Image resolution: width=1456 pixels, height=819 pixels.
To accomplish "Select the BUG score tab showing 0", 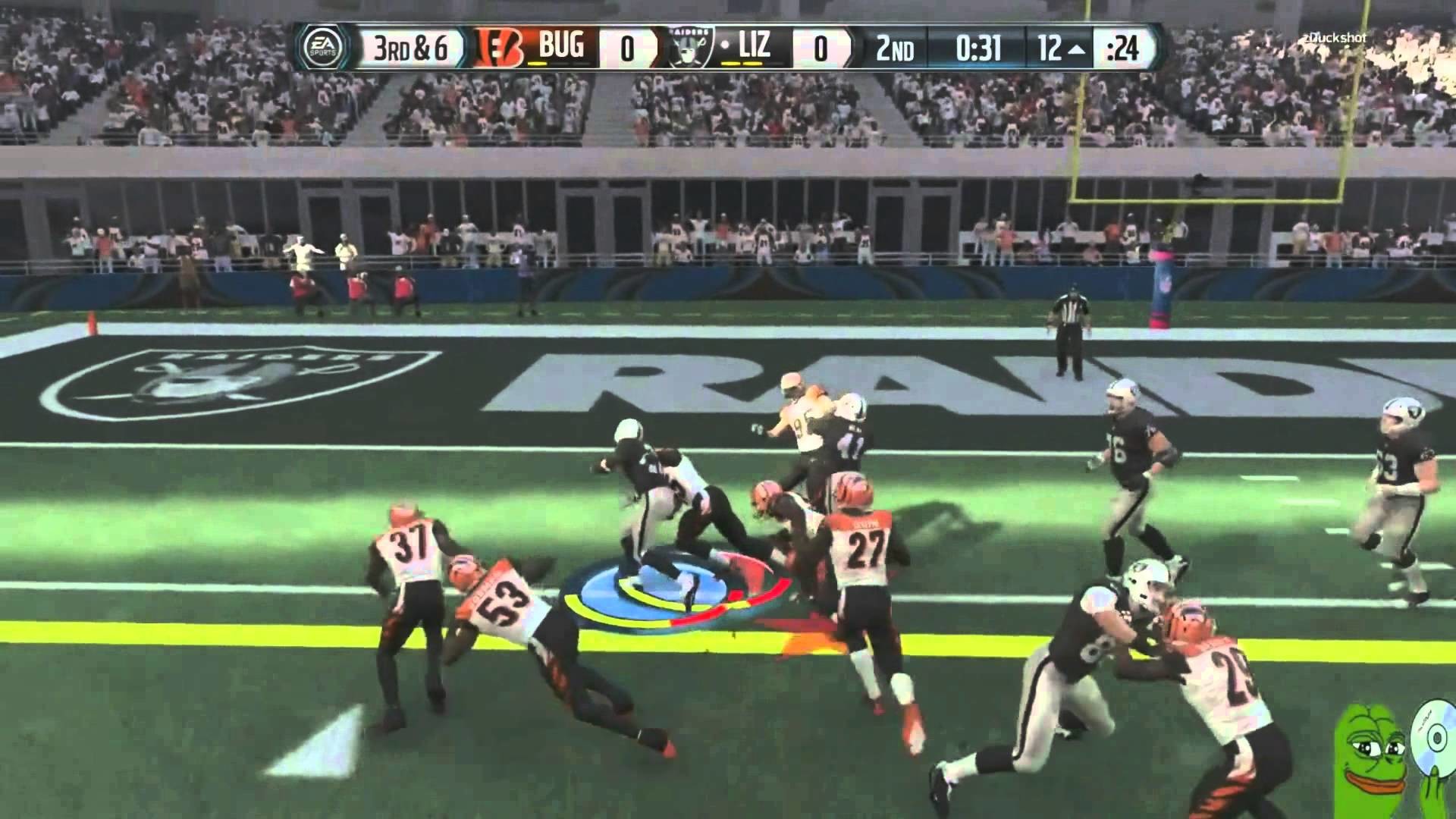I will coord(626,46).
